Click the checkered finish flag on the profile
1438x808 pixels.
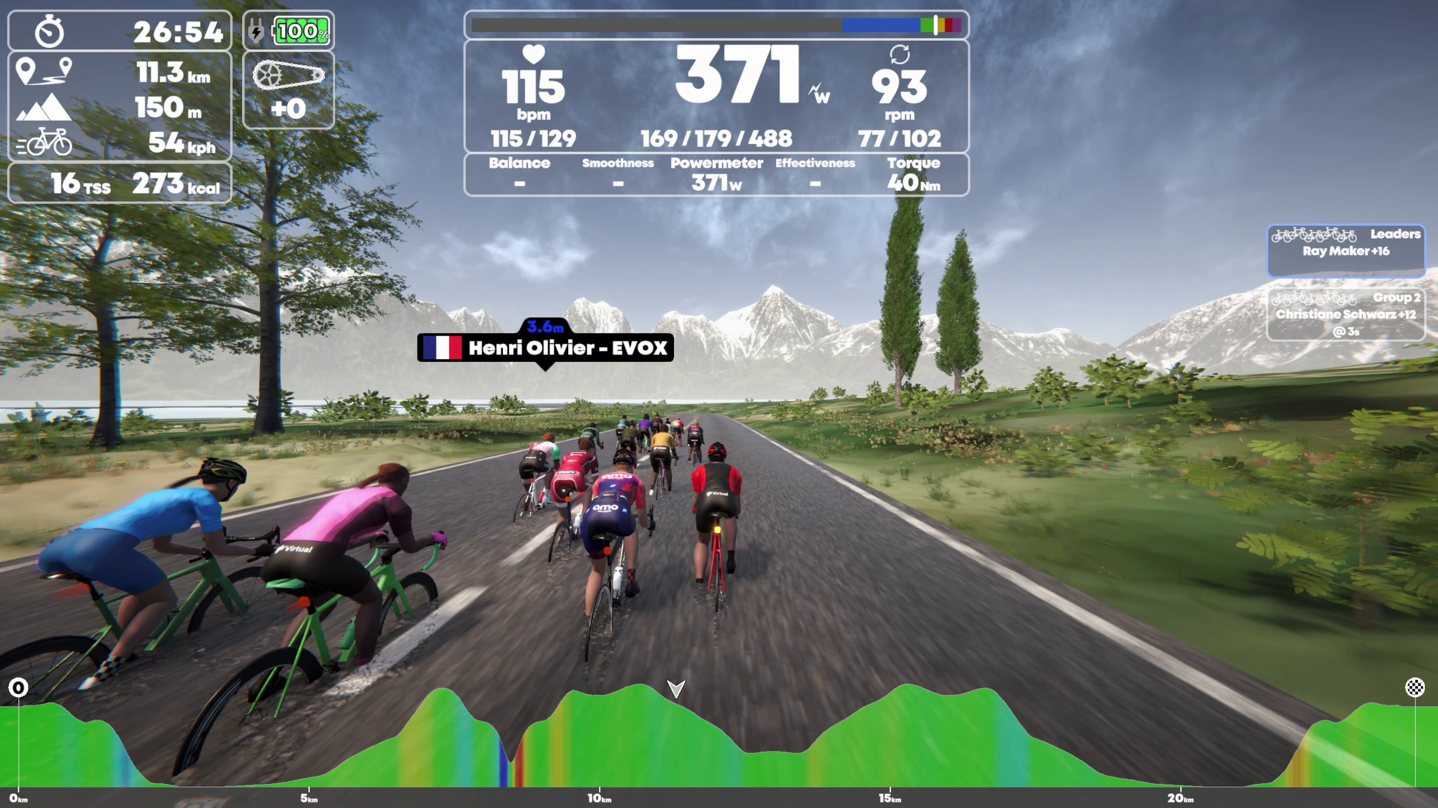click(1417, 687)
